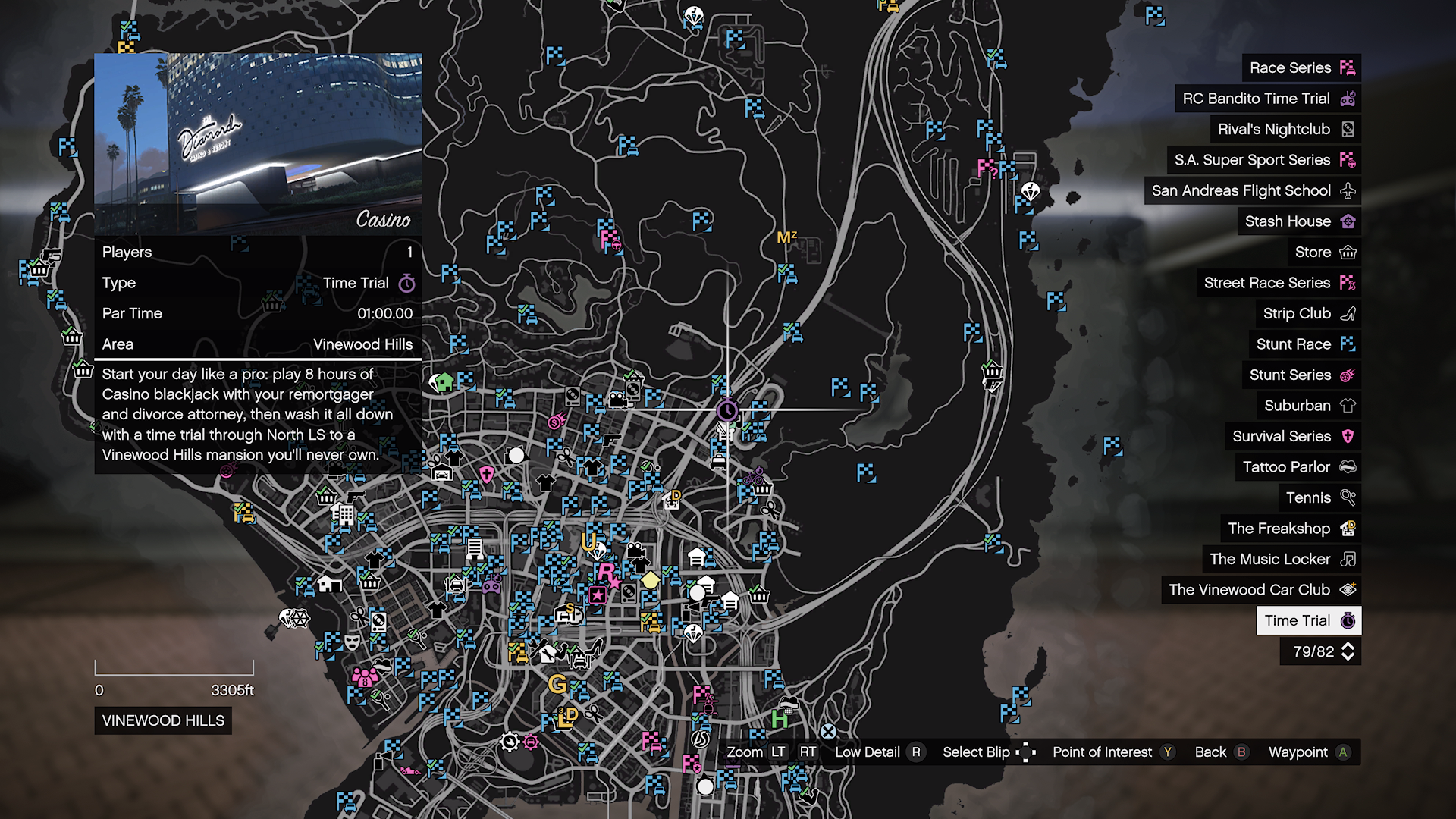Select S.A. Super Sport Series entry
Screen dimensions: 1456x819
pos(1263,160)
